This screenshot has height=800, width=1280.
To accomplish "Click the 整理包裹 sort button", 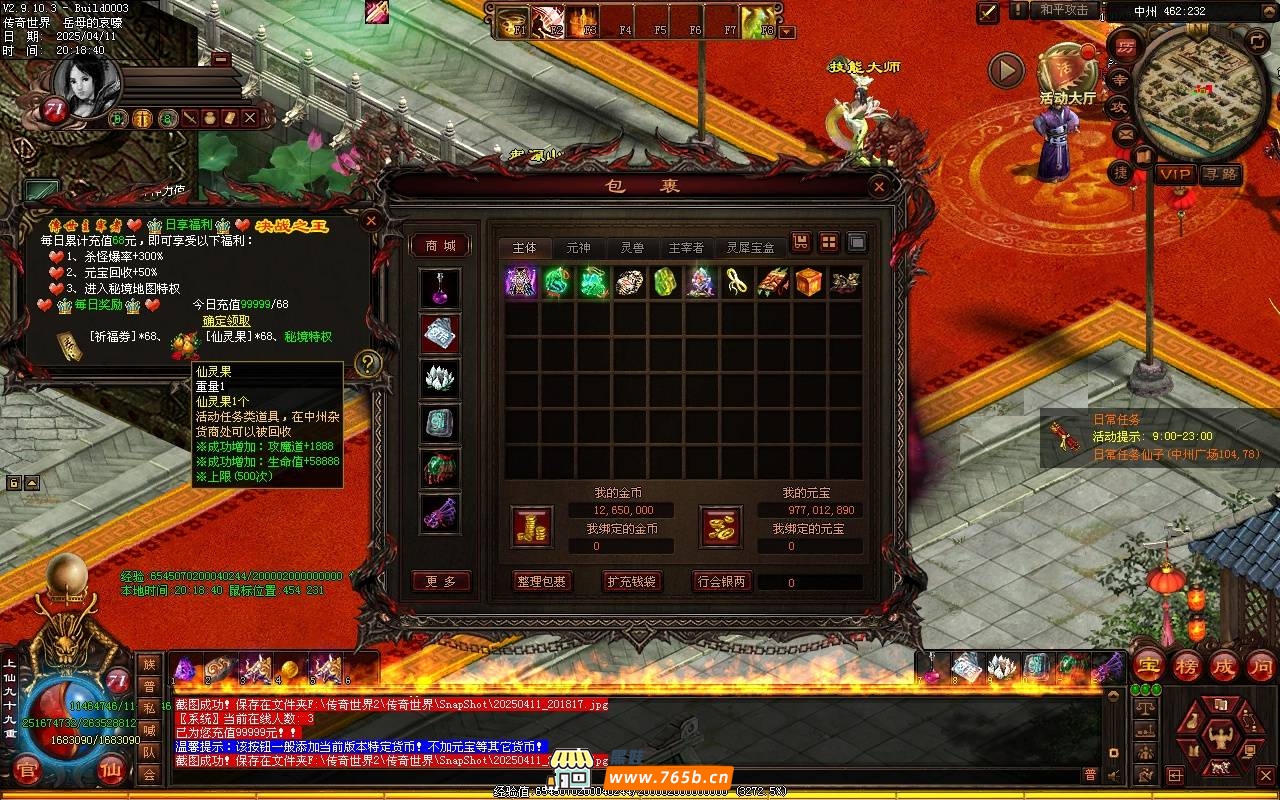I will point(541,582).
